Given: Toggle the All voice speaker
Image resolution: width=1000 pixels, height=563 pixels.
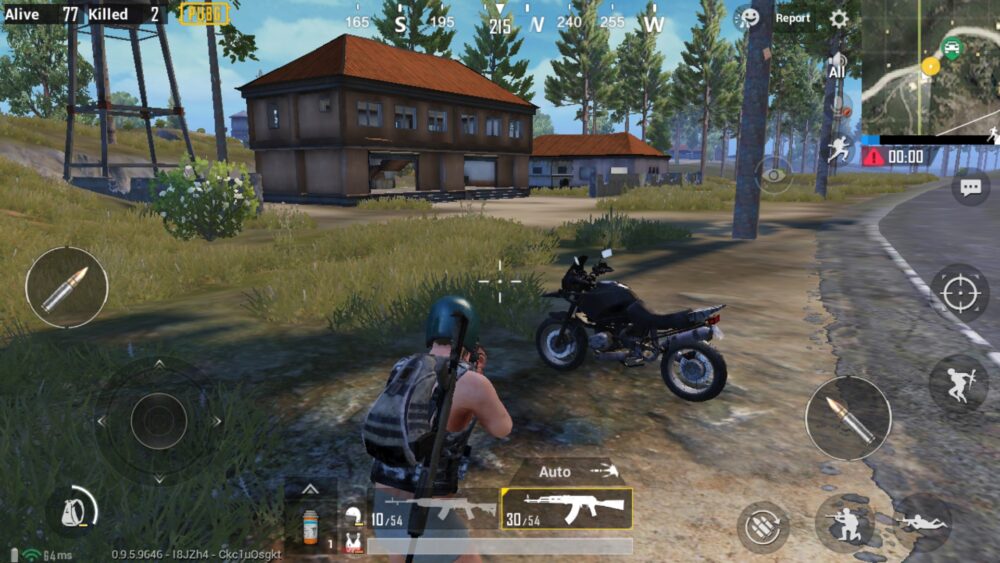Looking at the screenshot, I should click(x=836, y=69).
